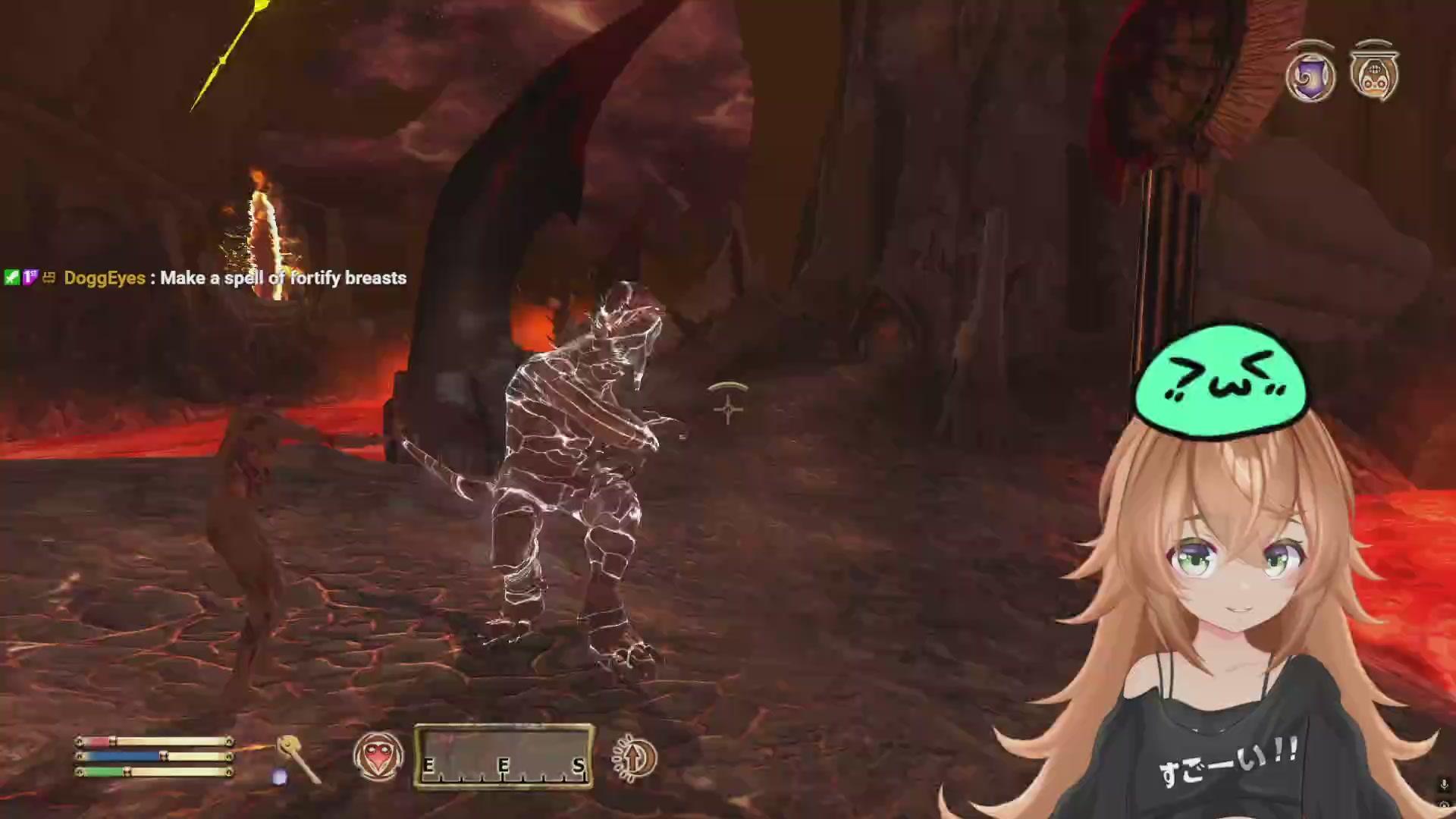This screenshot has width=1456, height=819.
Task: Toggle the gray chat badge before DoggEyes name
Action: pyautogui.click(x=49, y=279)
